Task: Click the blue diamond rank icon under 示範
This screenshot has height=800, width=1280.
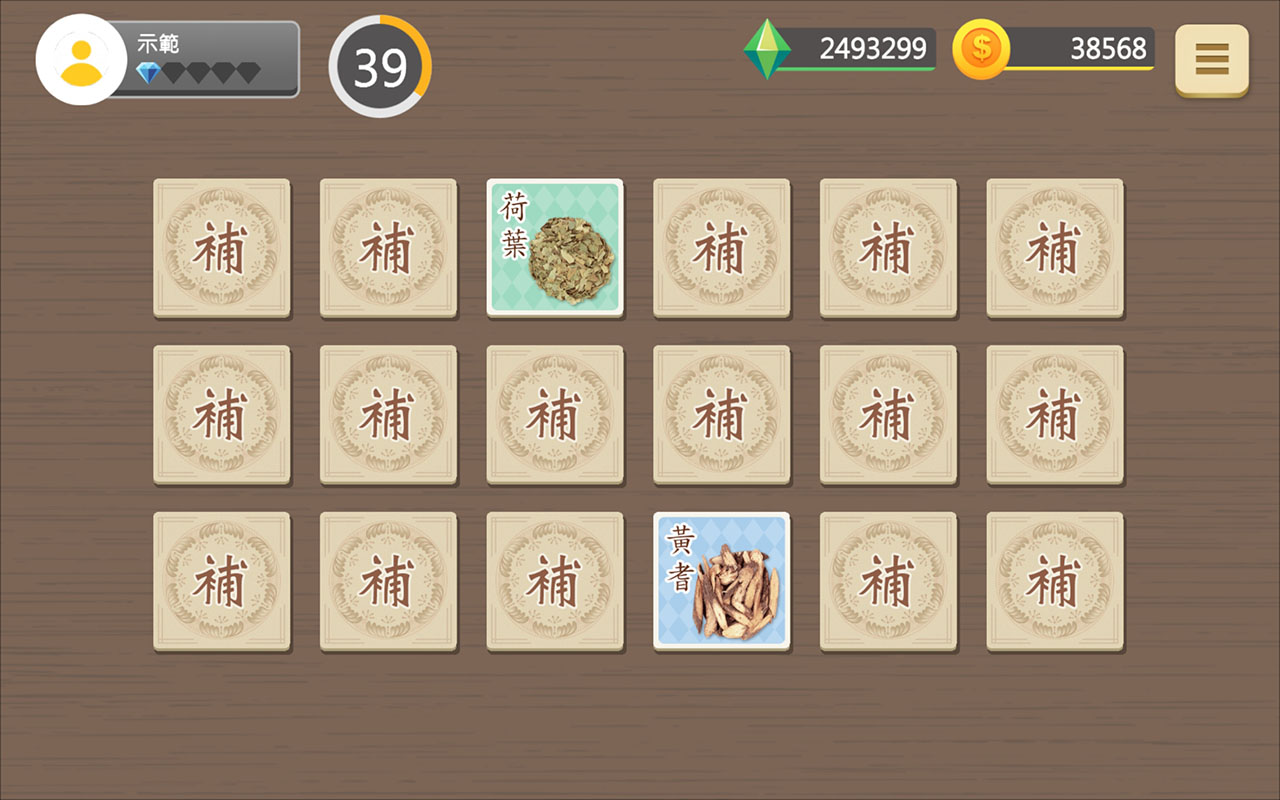Action: (147, 72)
